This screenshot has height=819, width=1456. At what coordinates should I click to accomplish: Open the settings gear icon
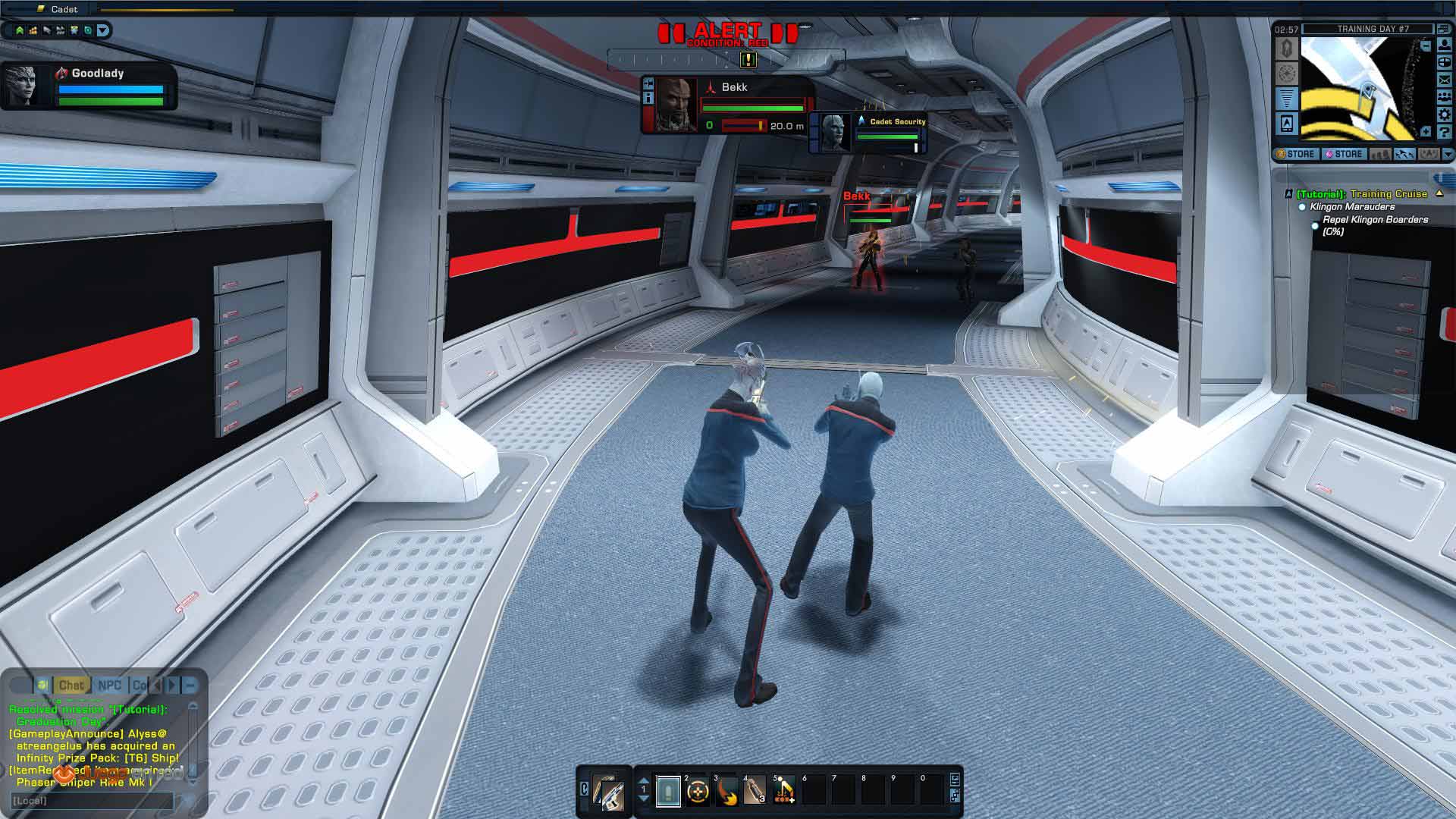(x=1445, y=115)
